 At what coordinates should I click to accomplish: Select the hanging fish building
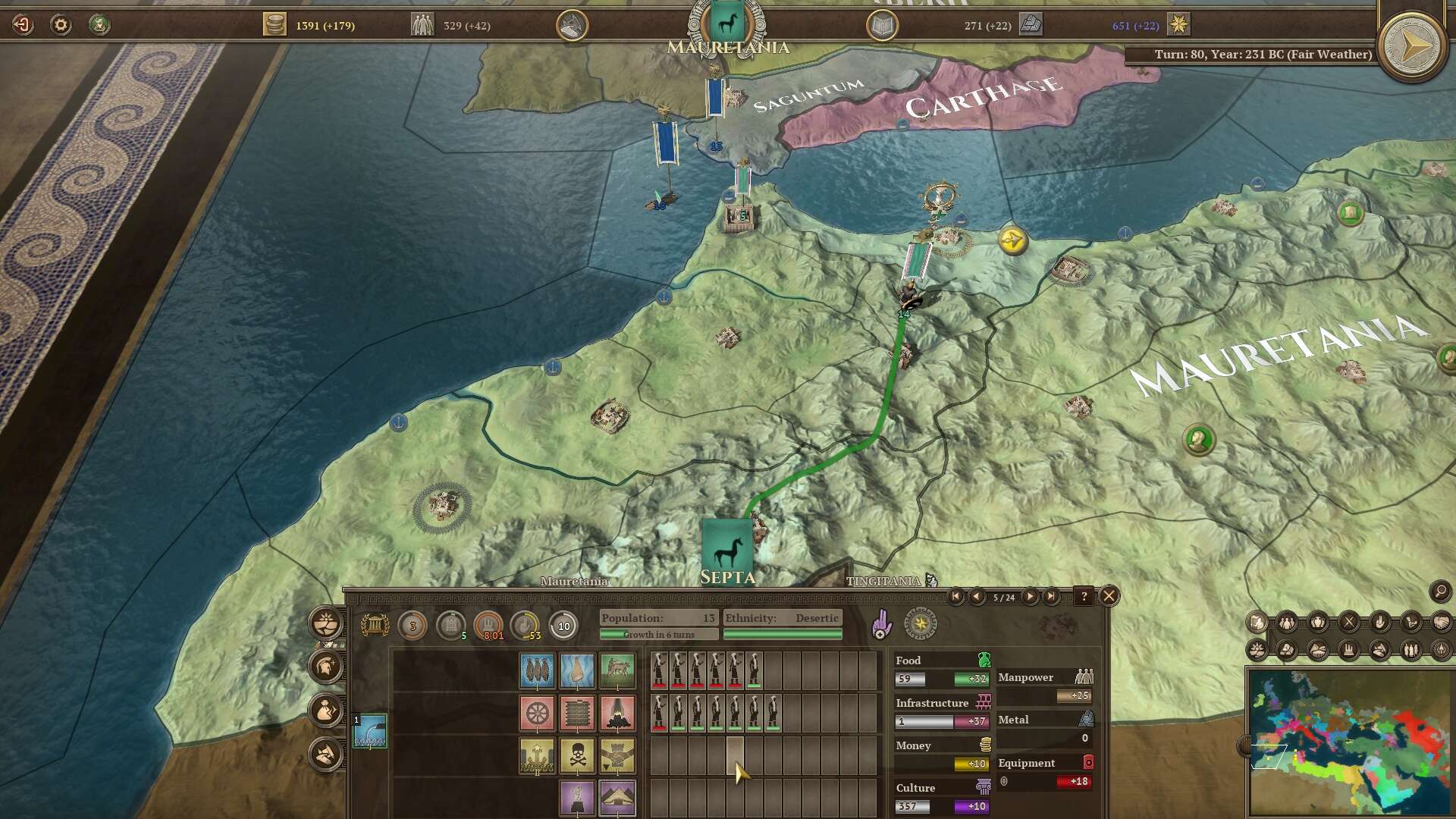pos(537,670)
